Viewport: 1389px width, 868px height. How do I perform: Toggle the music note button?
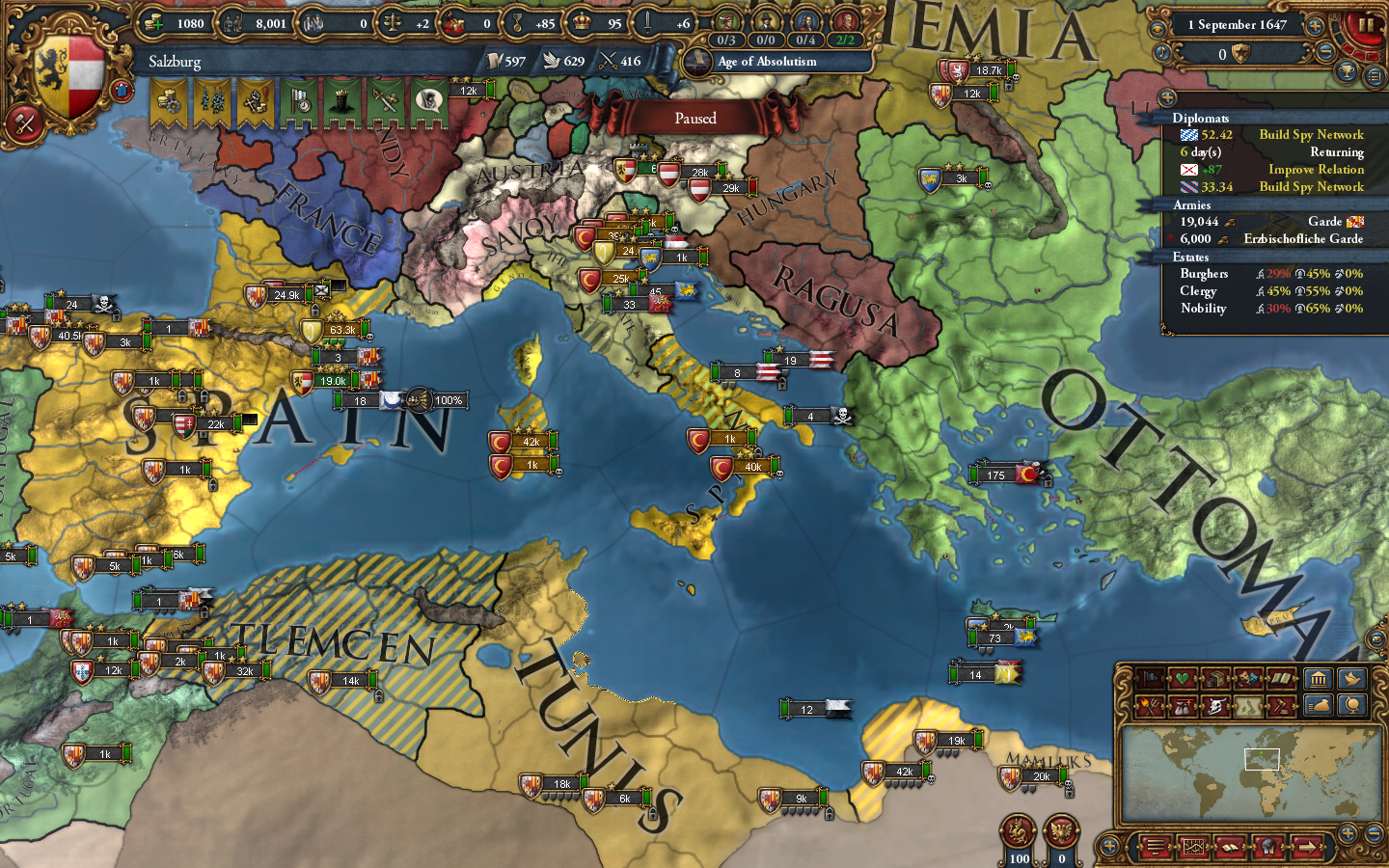(1162, 52)
